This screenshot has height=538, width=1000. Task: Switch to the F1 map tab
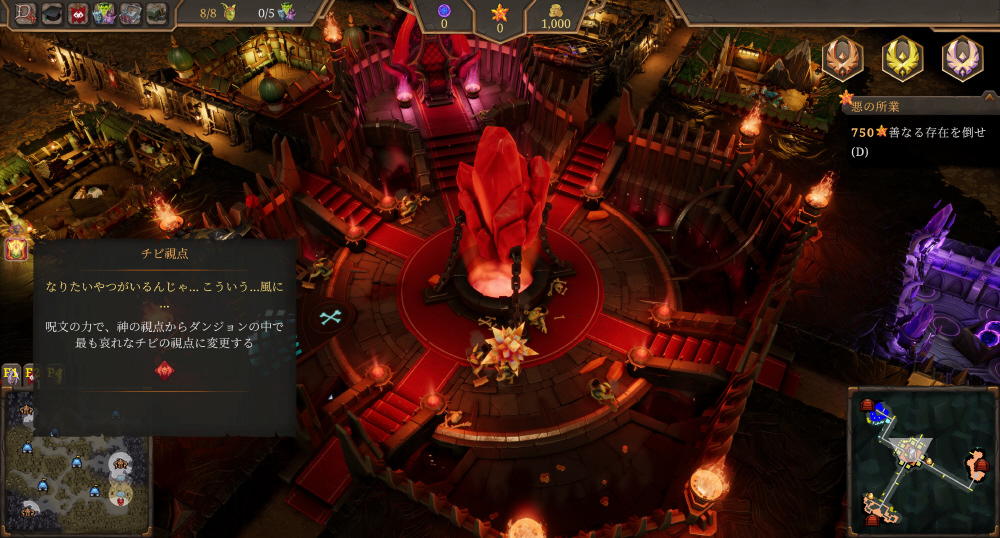[11, 374]
